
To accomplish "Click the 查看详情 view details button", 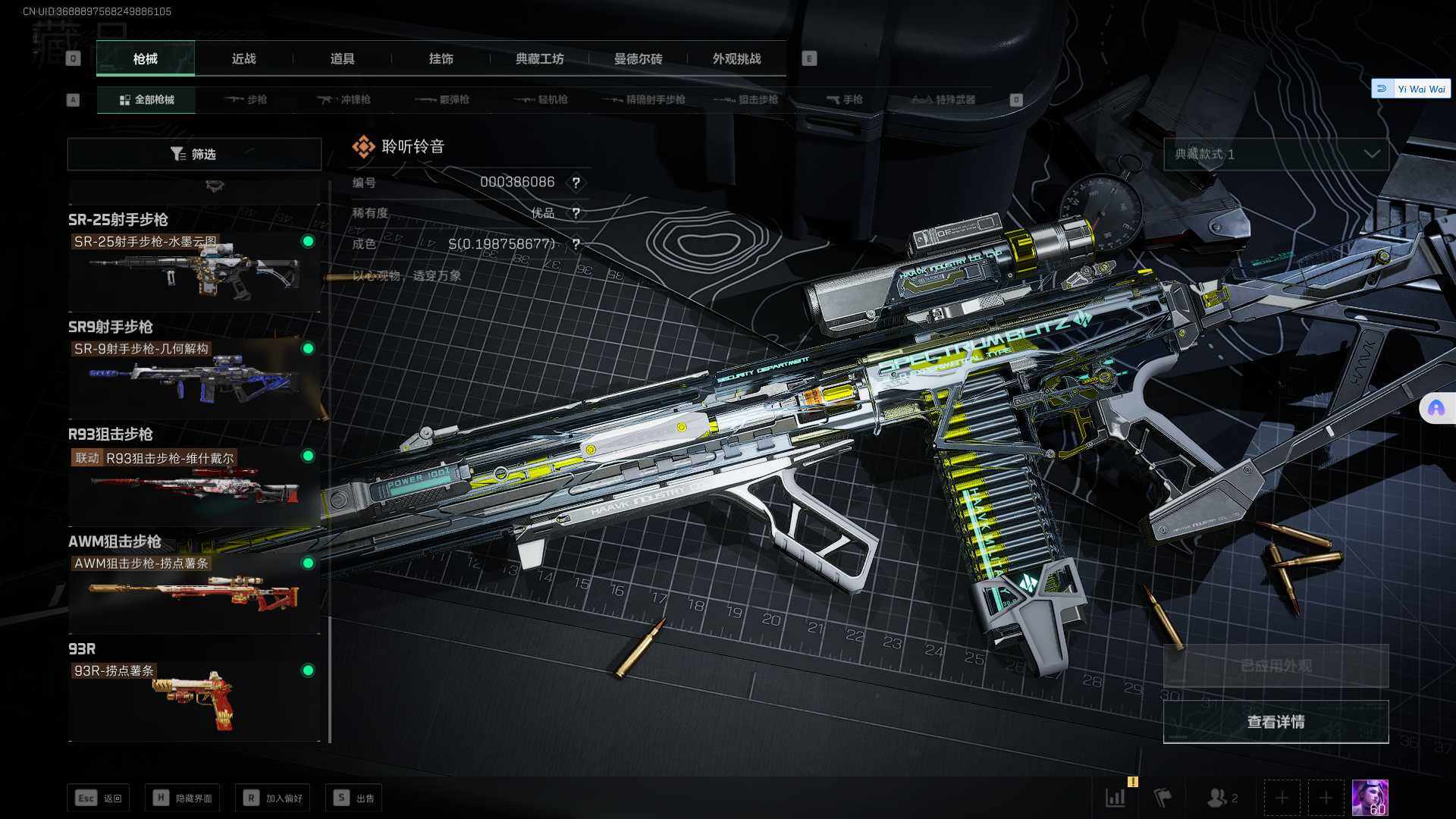I will click(x=1276, y=722).
